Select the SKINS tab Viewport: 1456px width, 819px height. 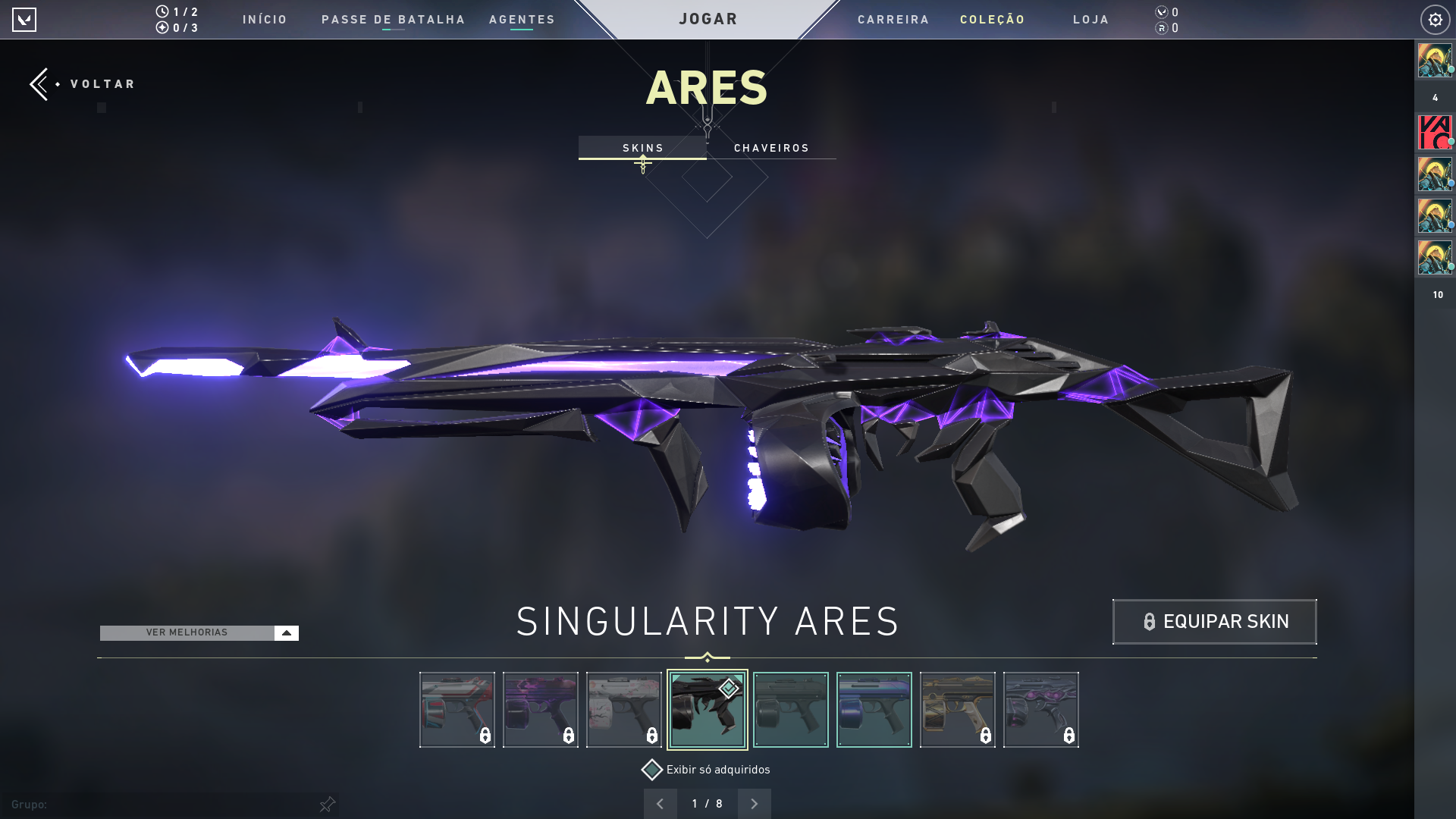tap(642, 148)
